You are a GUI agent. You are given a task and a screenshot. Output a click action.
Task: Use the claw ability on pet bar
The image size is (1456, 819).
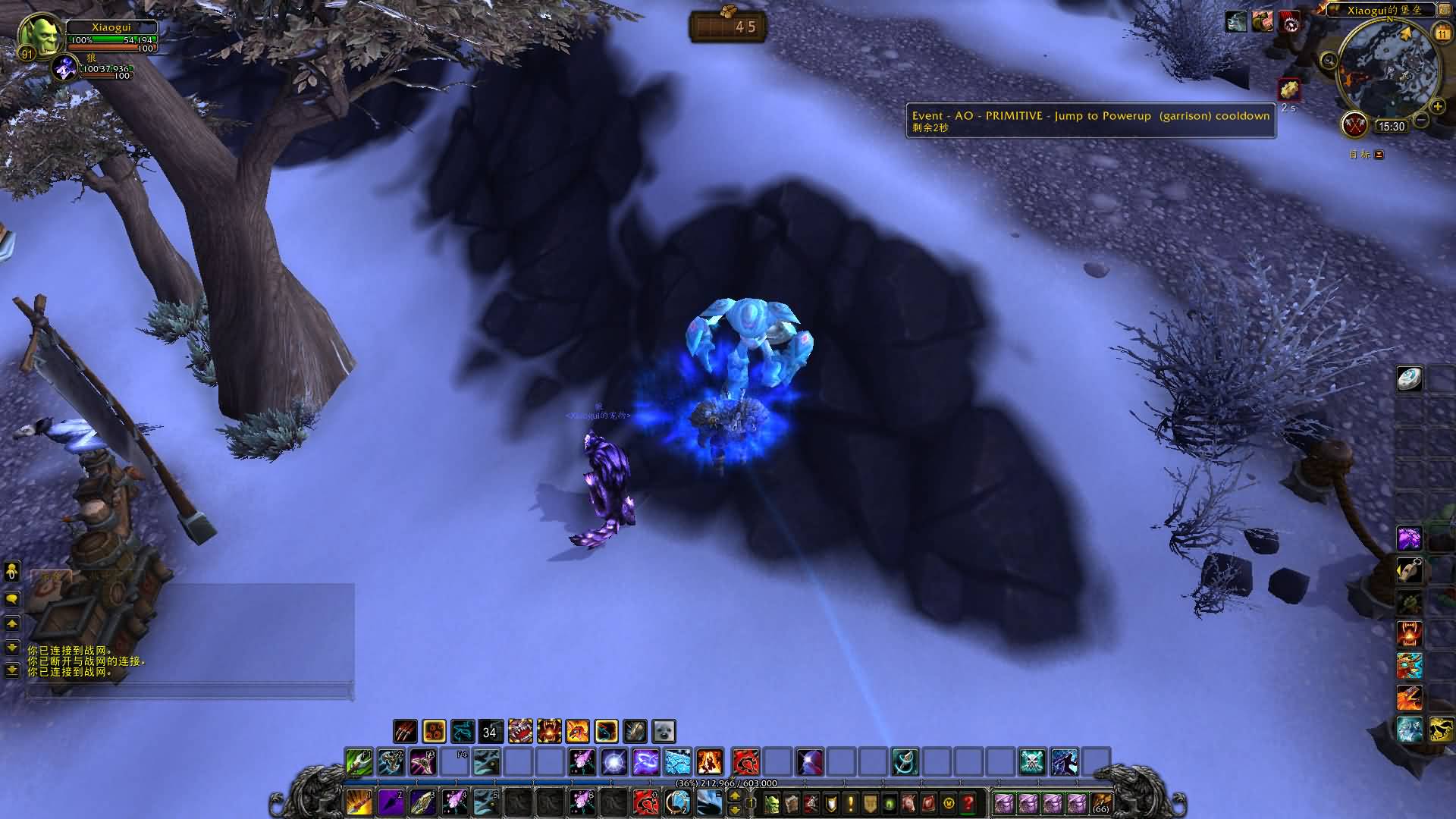click(x=405, y=731)
